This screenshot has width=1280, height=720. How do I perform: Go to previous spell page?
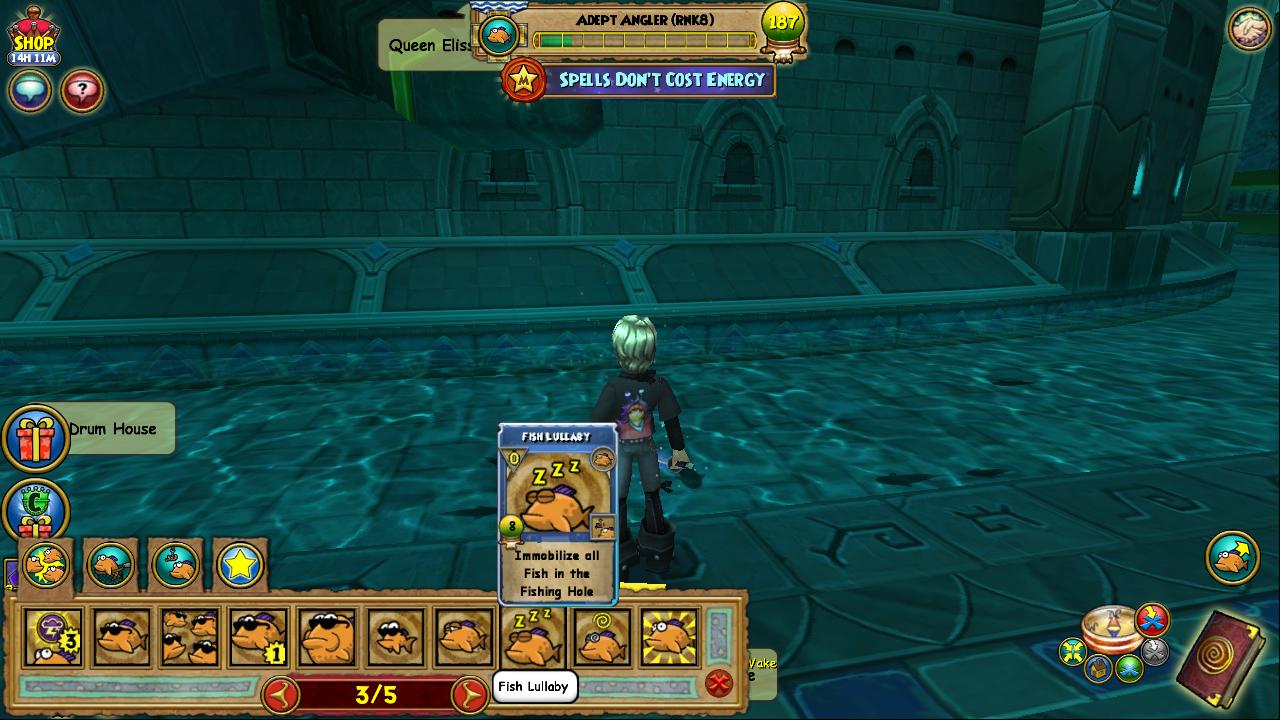(x=282, y=694)
